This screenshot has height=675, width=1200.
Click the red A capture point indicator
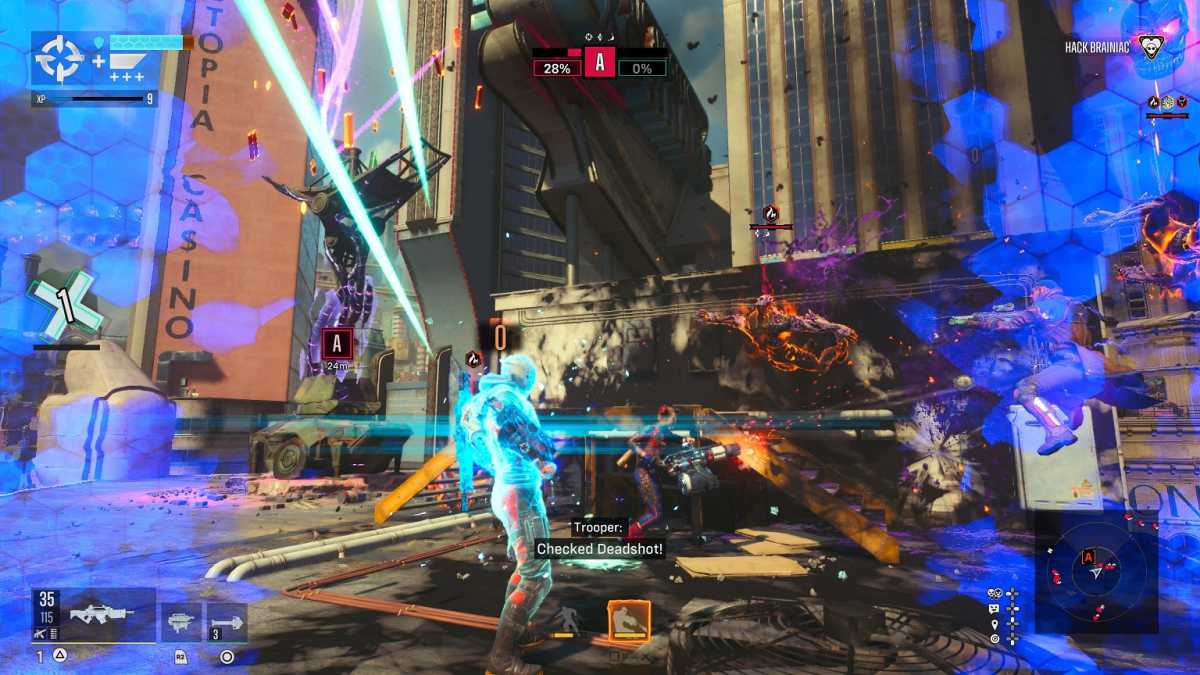tap(600, 62)
